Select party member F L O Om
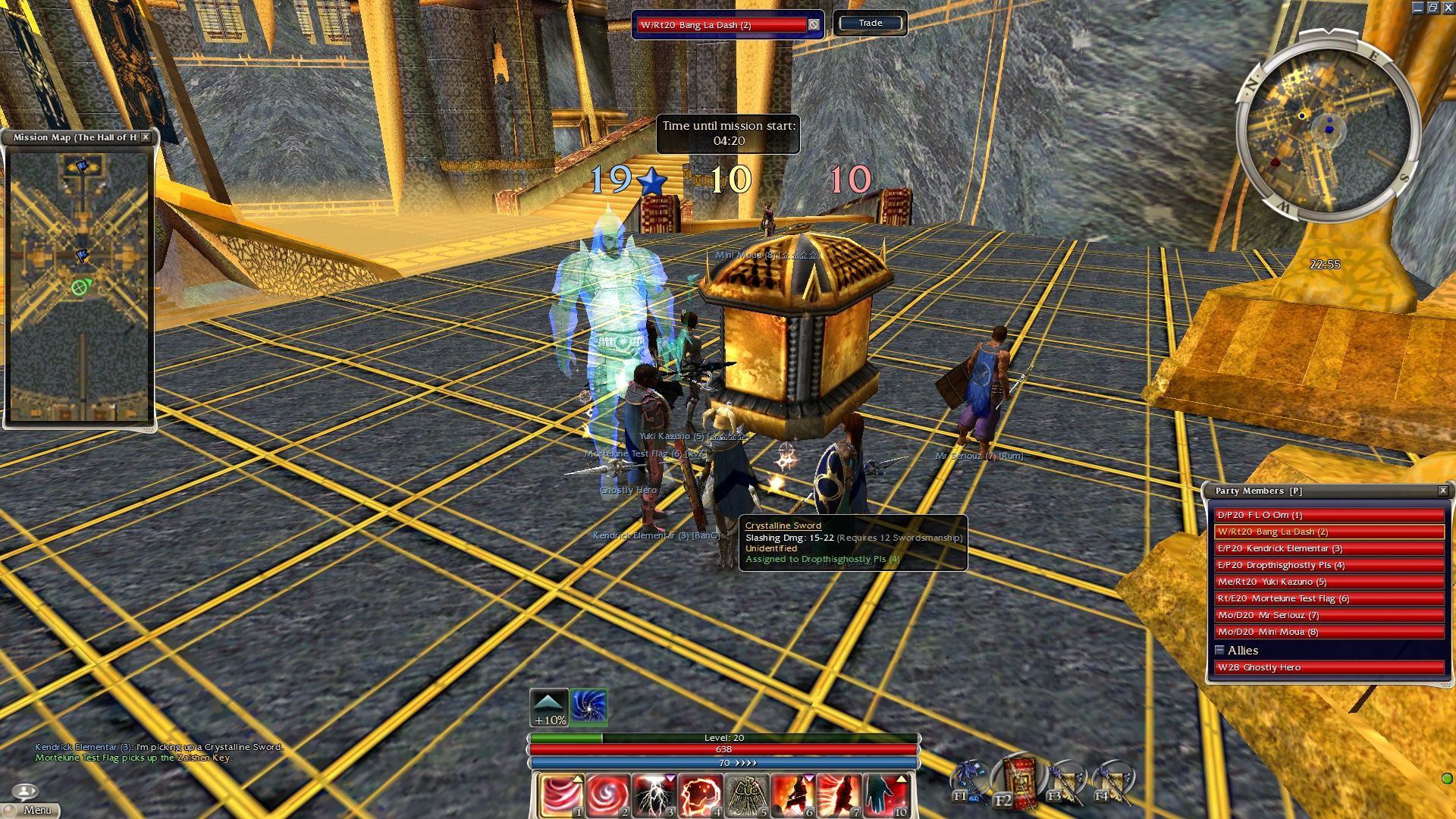The height and width of the screenshot is (819, 1456). 1329,515
